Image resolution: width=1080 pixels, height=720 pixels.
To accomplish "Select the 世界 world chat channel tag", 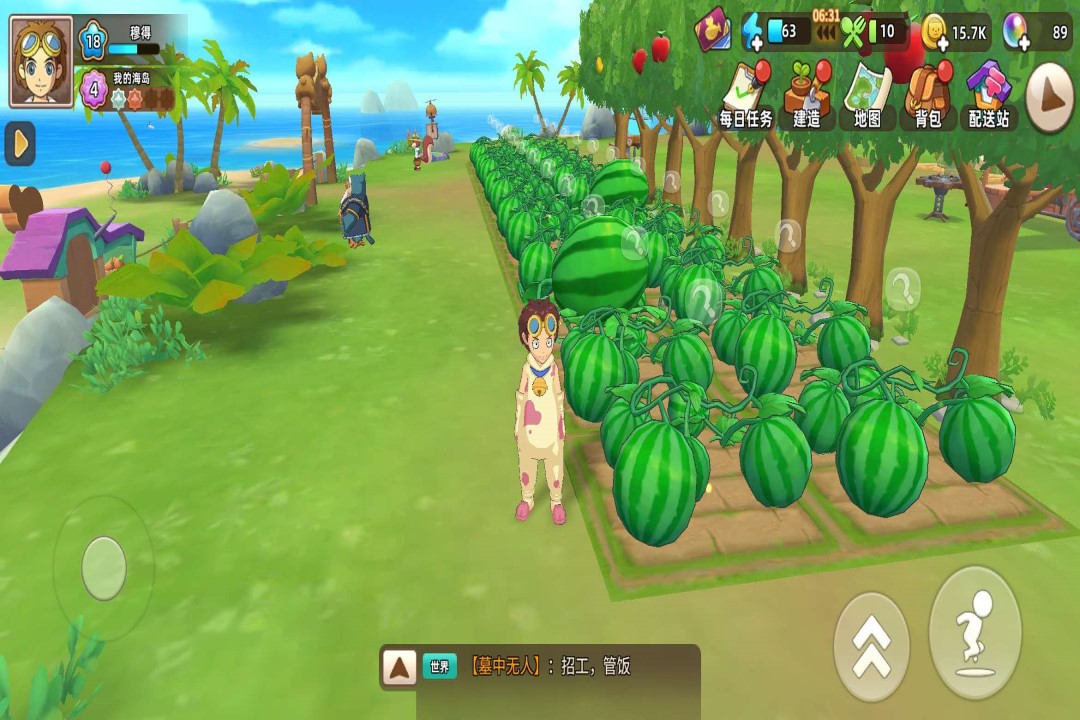I will pos(439,667).
